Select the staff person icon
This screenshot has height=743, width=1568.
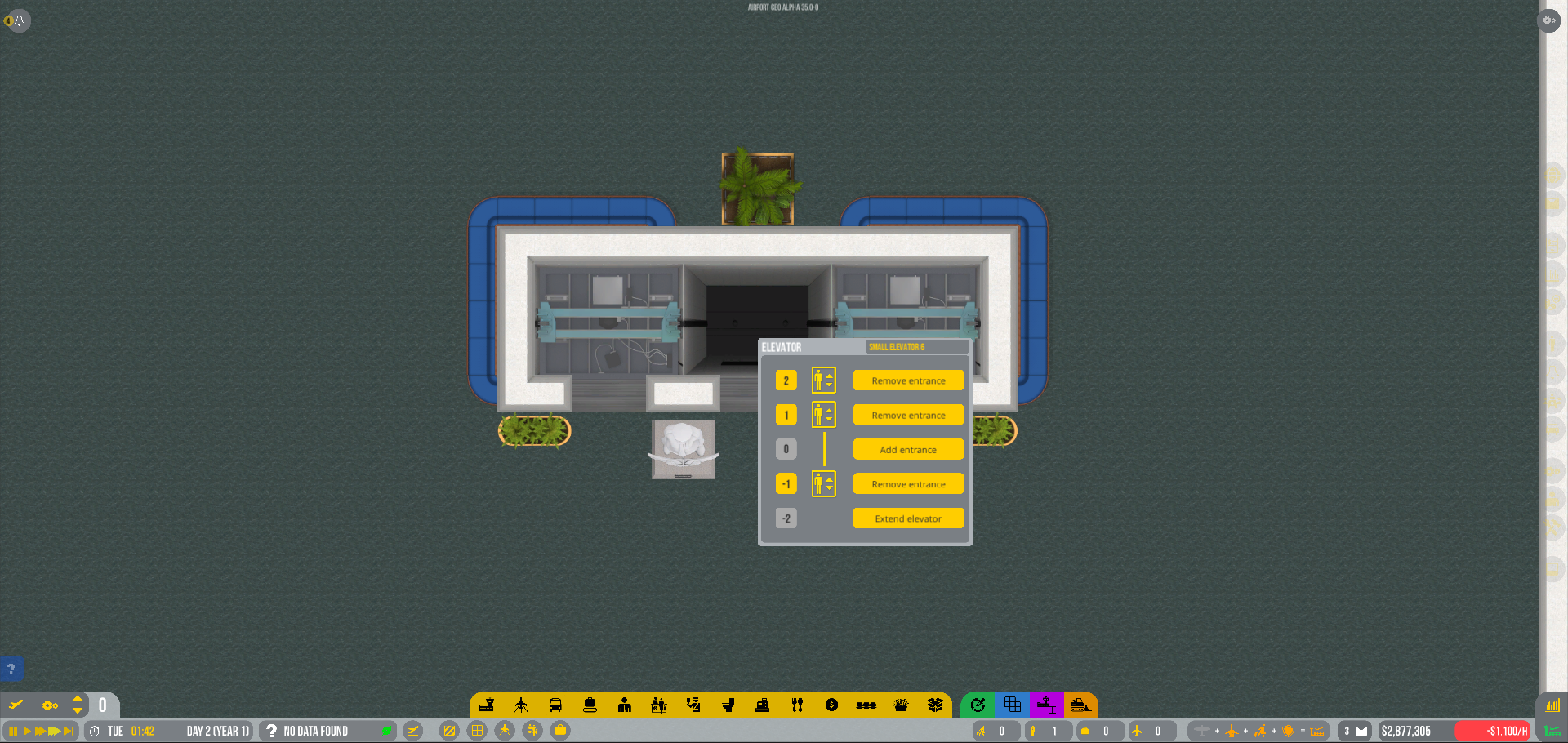click(x=624, y=705)
